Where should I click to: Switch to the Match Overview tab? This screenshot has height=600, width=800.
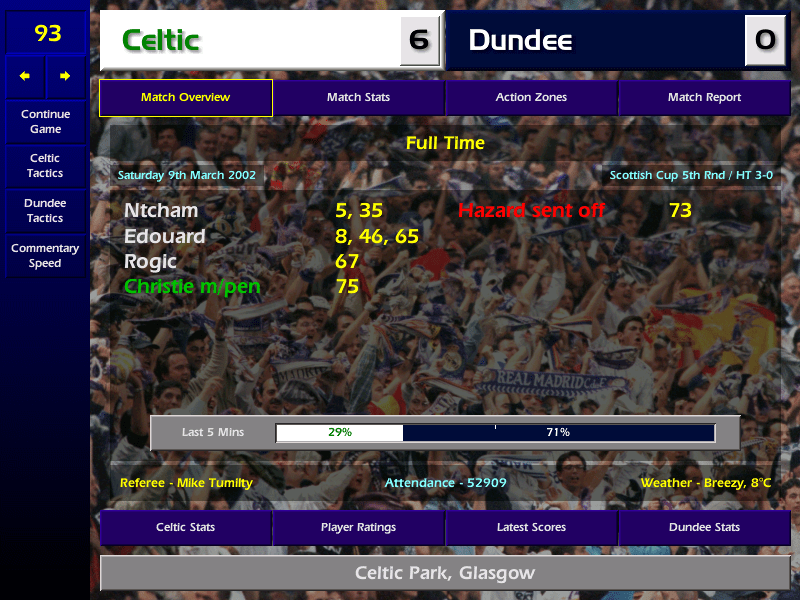[186, 98]
